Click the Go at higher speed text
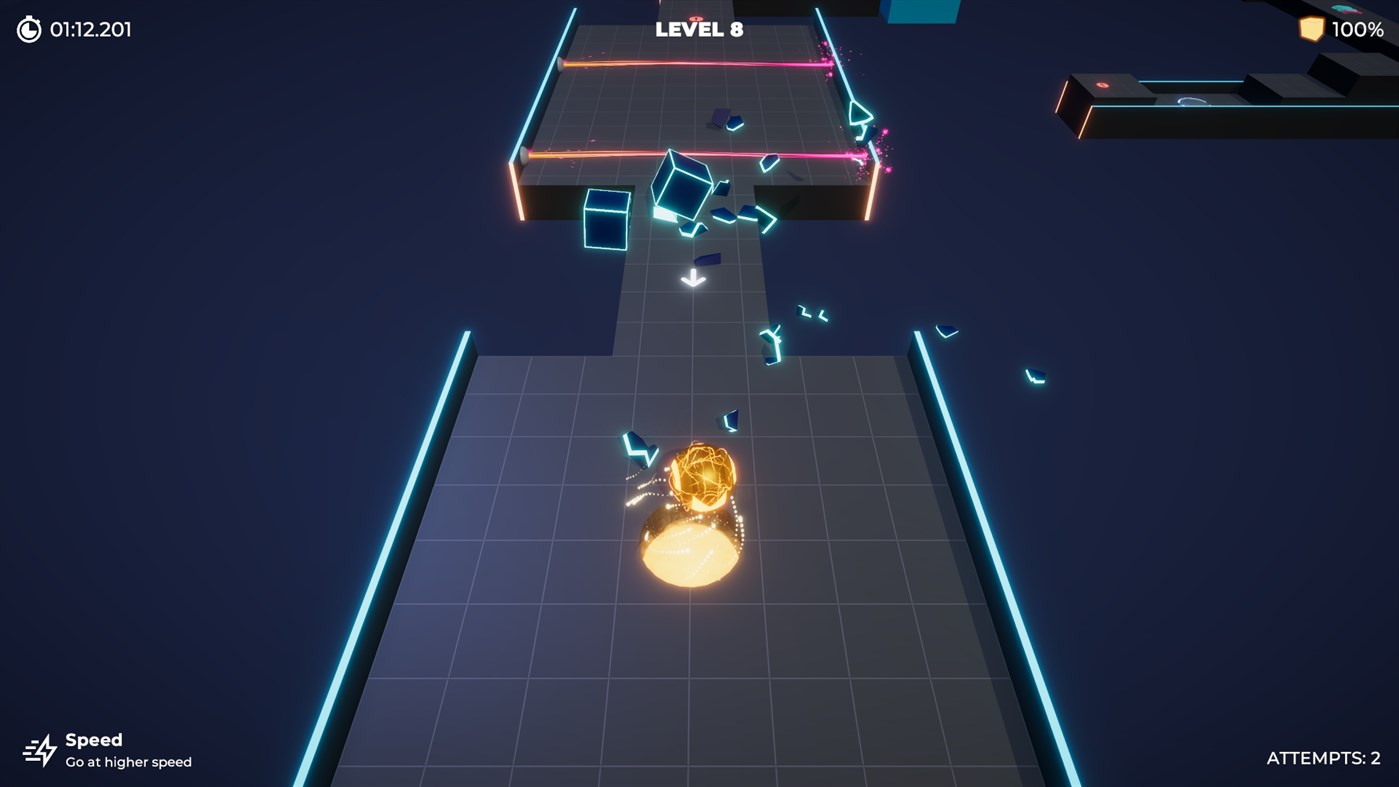Image resolution: width=1399 pixels, height=787 pixels. (128, 760)
